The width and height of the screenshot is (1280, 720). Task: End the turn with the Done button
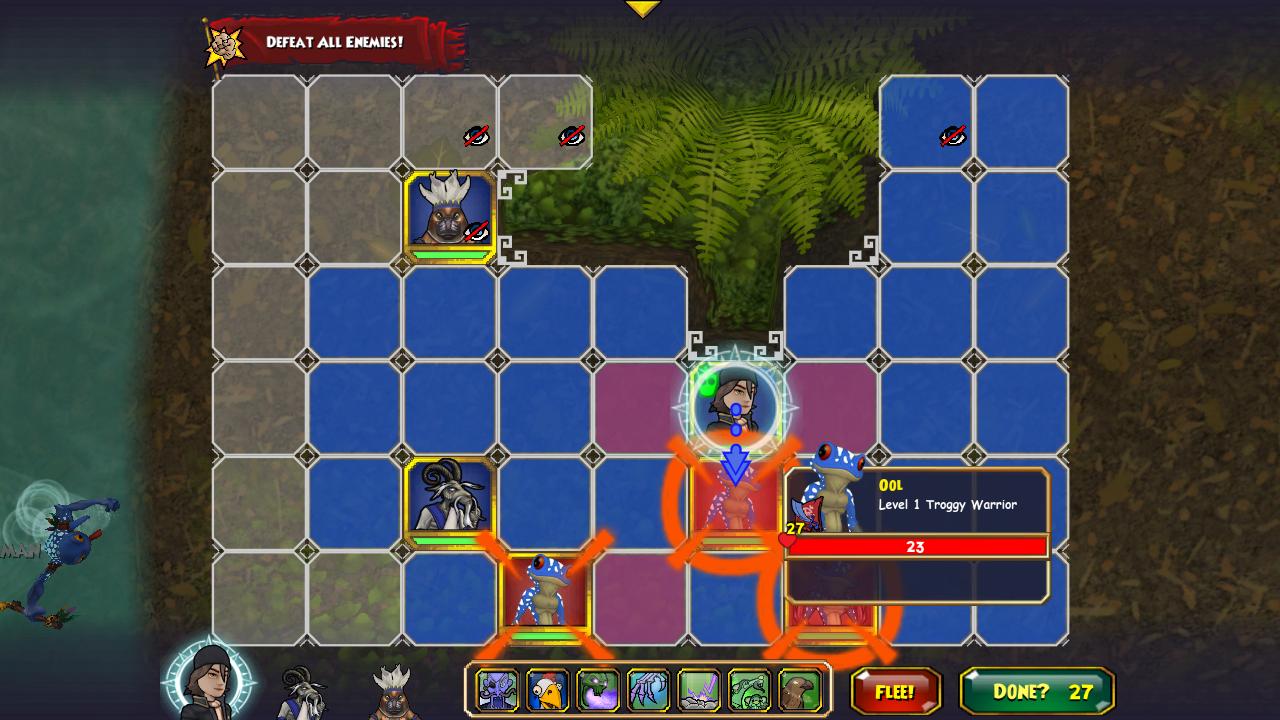(1036, 691)
